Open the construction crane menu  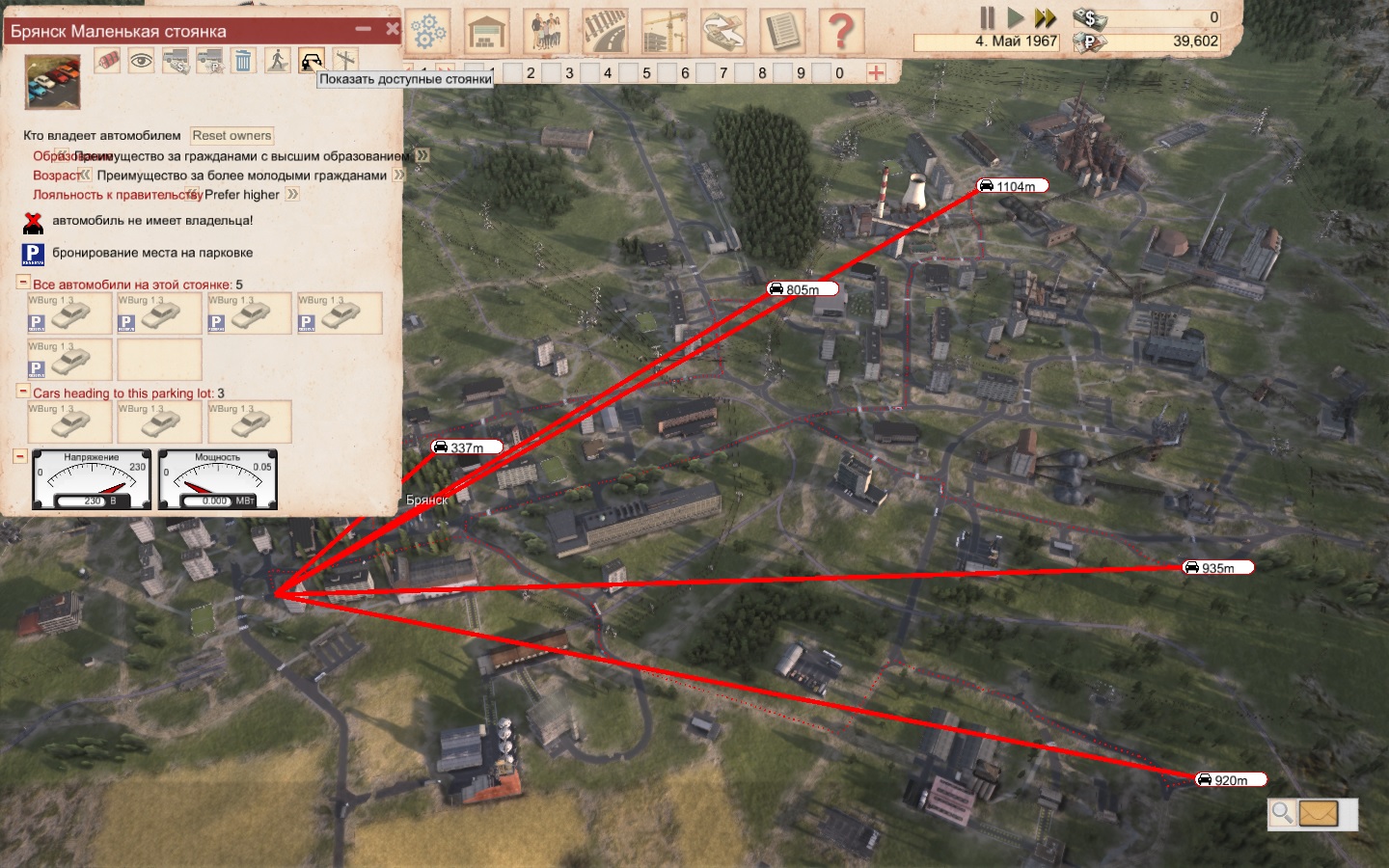coord(665,32)
